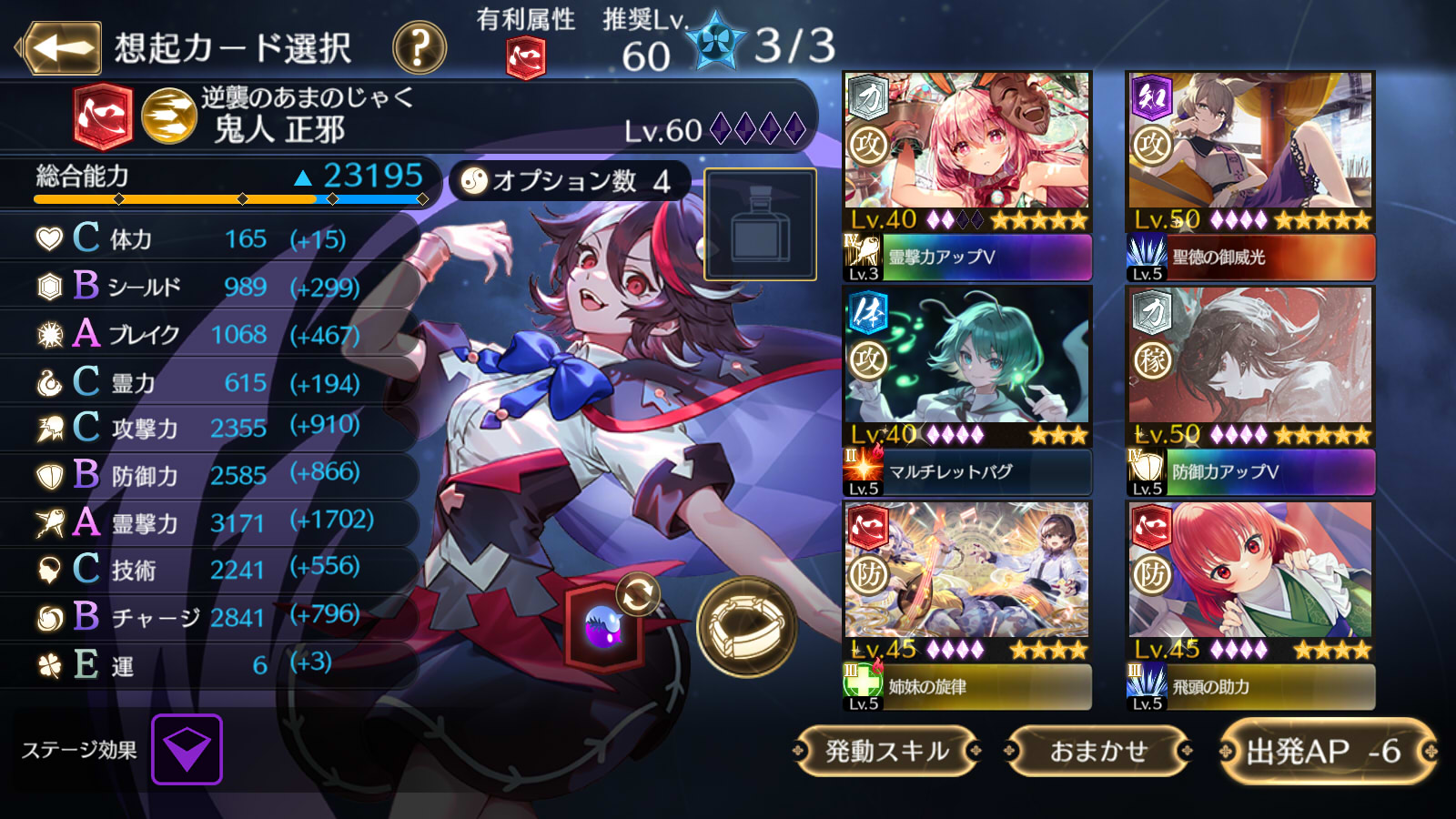Go back with the arrow button

tap(62, 47)
